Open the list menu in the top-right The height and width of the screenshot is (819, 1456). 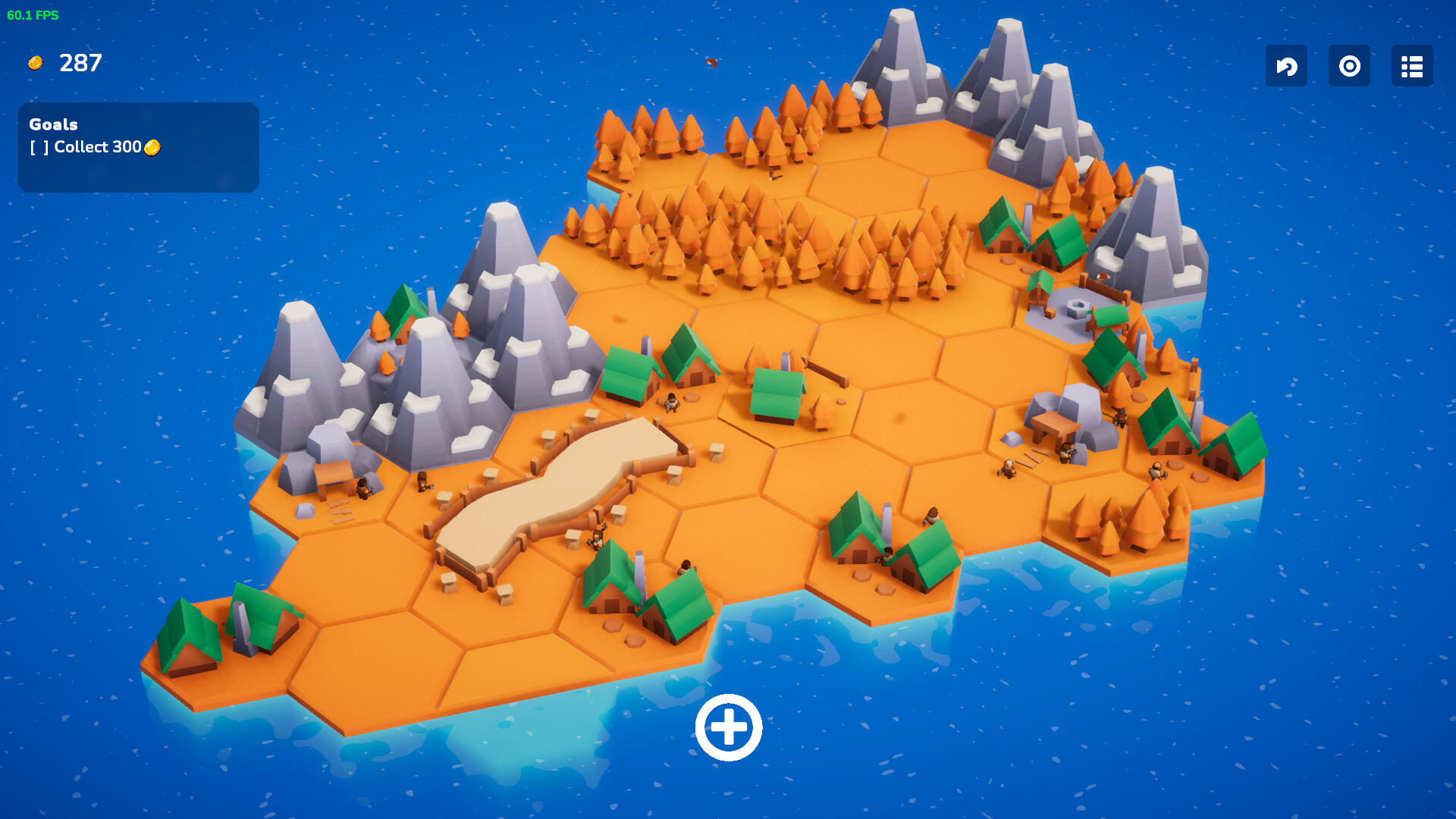click(1411, 67)
